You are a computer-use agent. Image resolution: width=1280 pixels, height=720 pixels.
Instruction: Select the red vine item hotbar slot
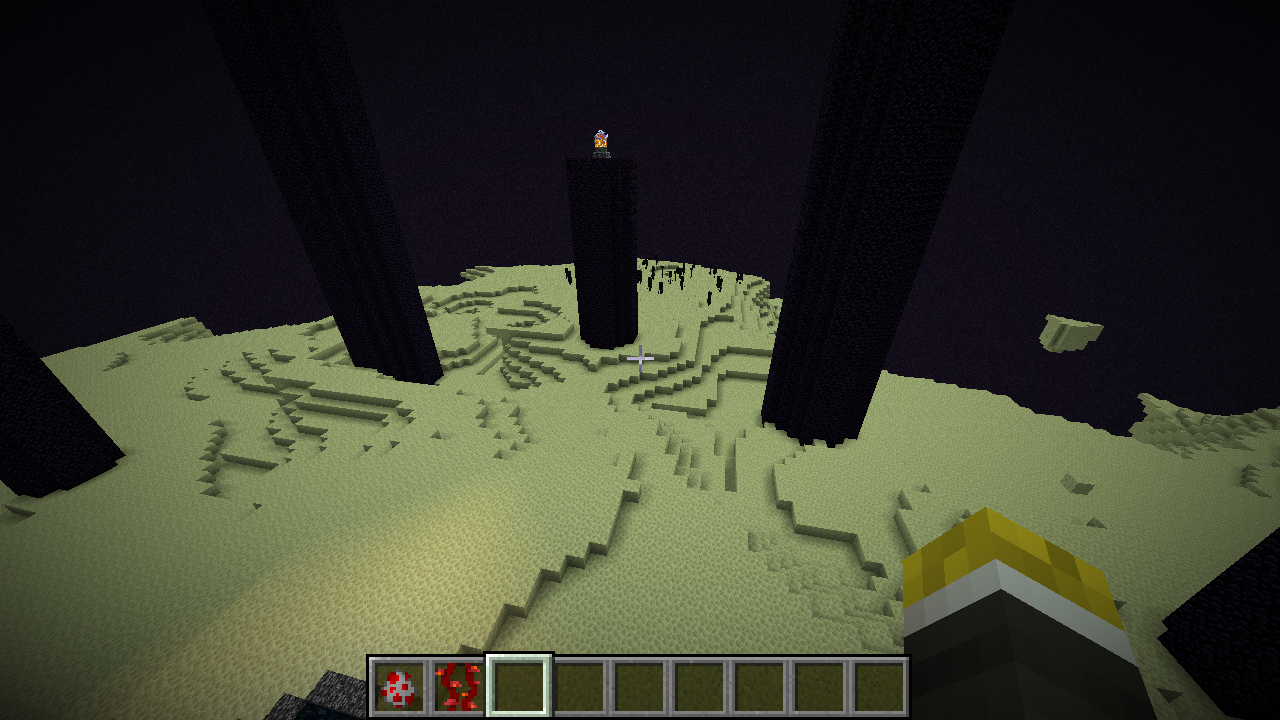[458, 687]
